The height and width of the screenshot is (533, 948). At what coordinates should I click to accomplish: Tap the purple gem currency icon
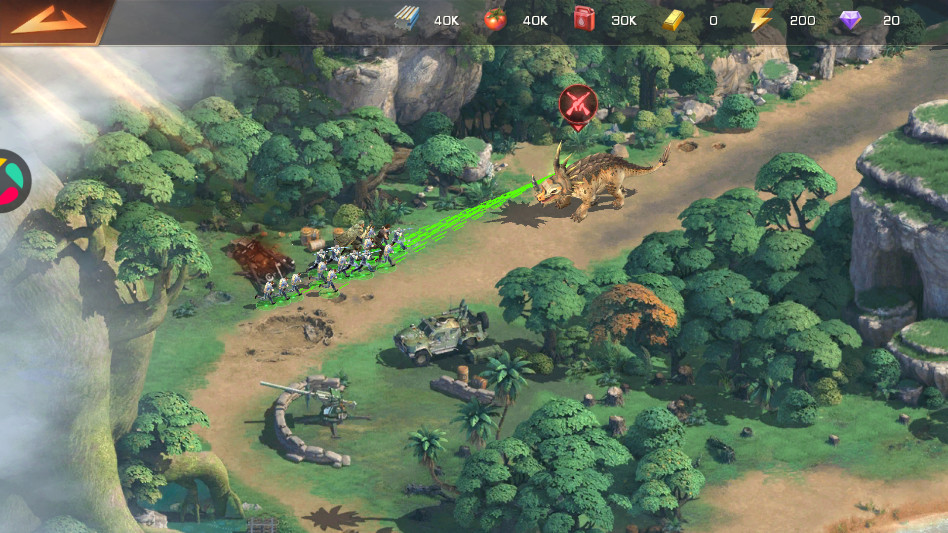coord(850,20)
